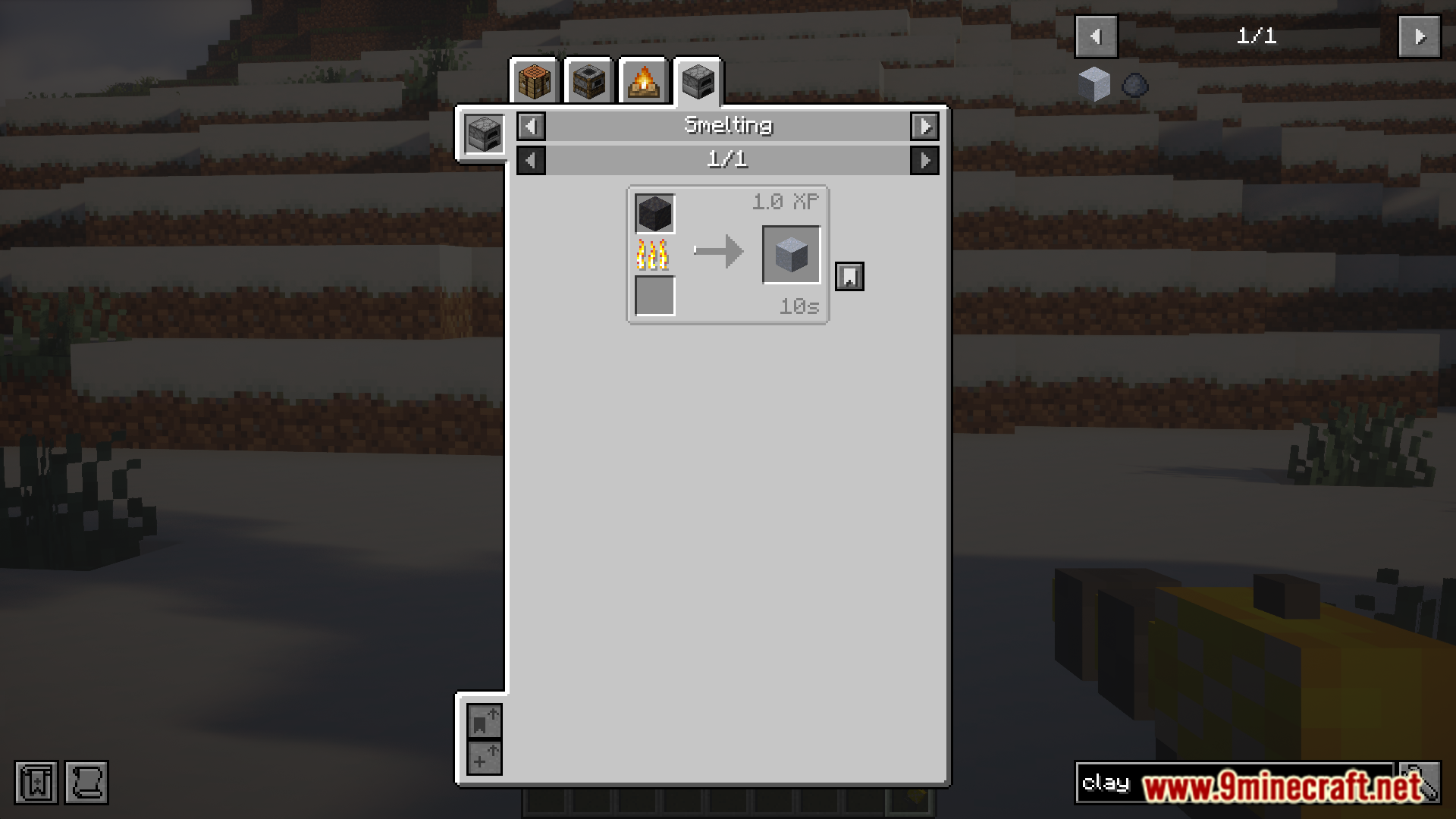Image resolution: width=1456 pixels, height=819 pixels.
Task: Bookmark this smelting recipe
Action: click(849, 277)
